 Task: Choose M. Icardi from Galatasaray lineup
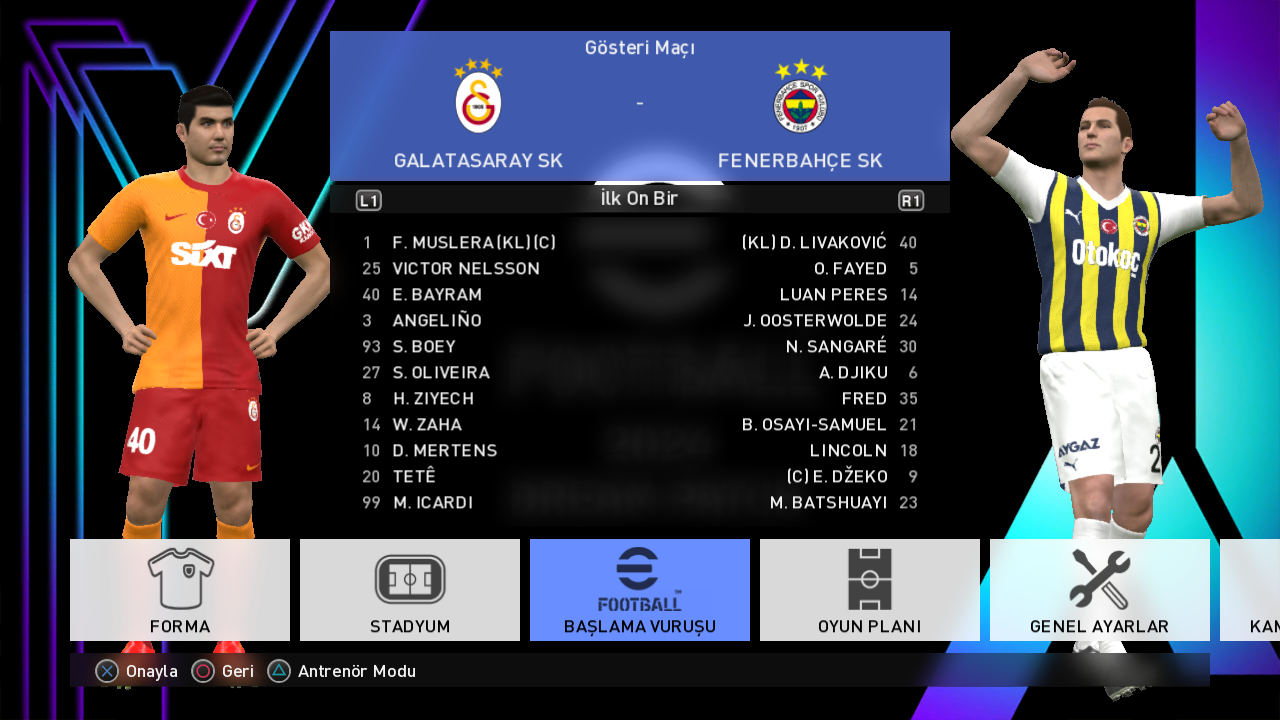[433, 503]
